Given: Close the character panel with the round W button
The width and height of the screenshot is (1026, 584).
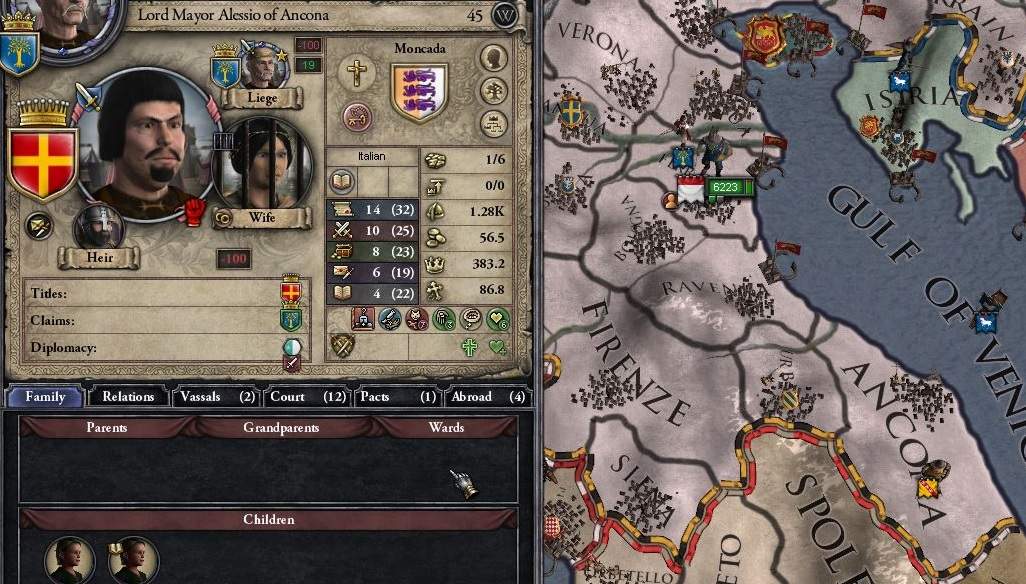Looking at the screenshot, I should pyautogui.click(x=507, y=16).
